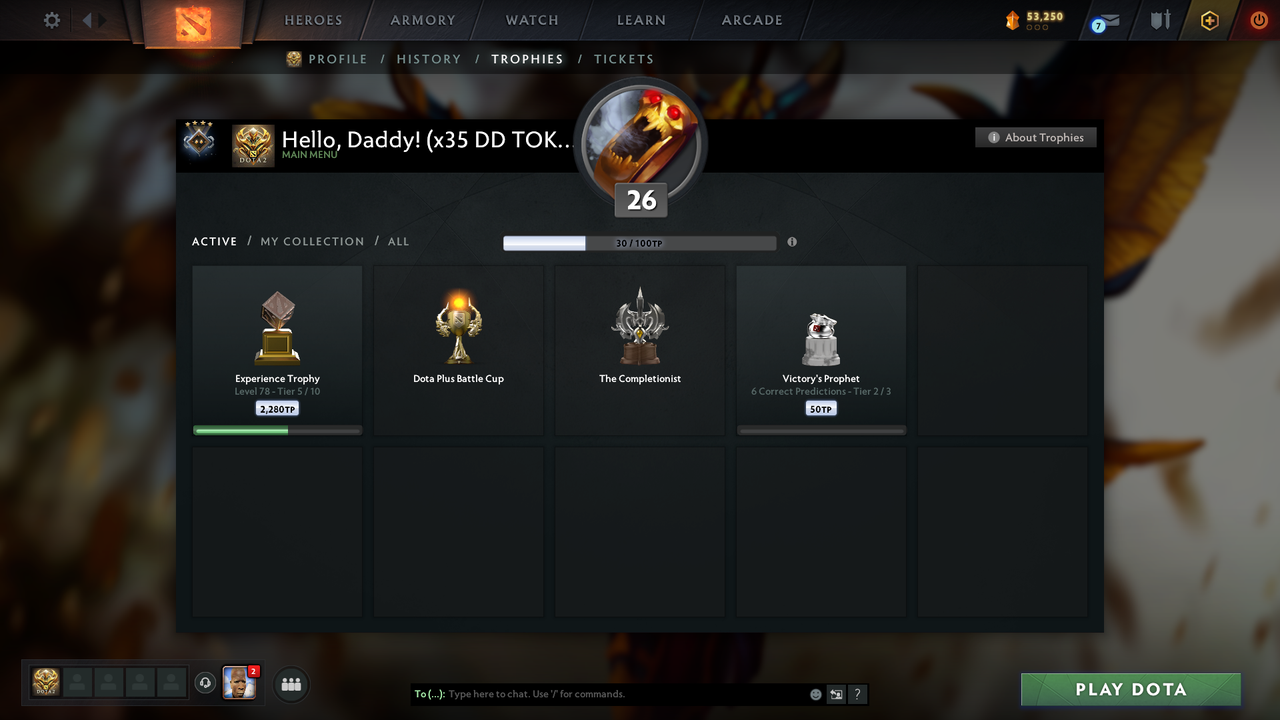Toggle voice chat headphone icon

tap(207, 682)
